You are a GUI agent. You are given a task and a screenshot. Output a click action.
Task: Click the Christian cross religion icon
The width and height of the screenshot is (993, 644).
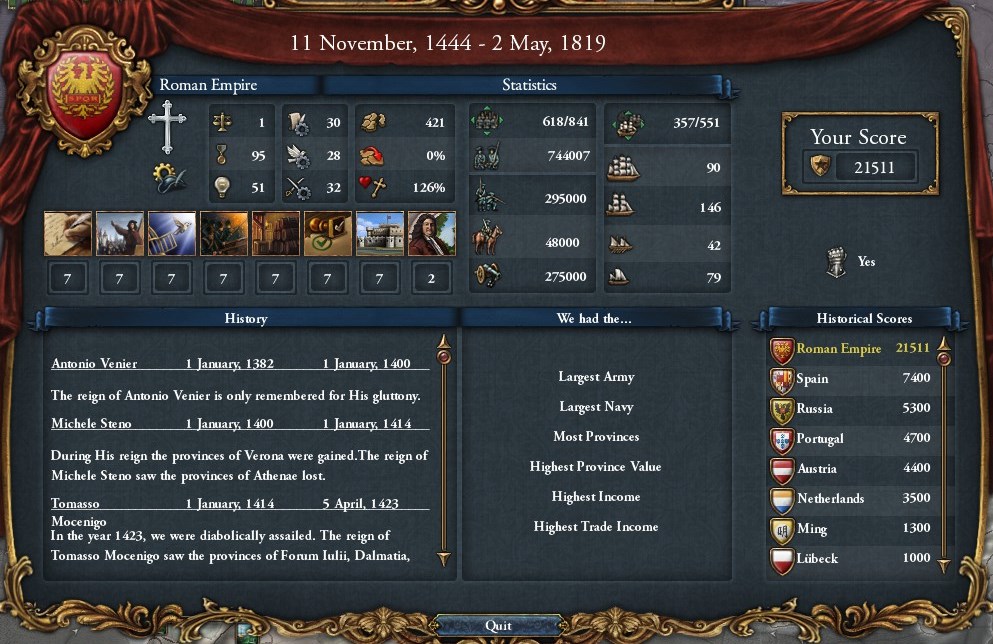tap(168, 127)
